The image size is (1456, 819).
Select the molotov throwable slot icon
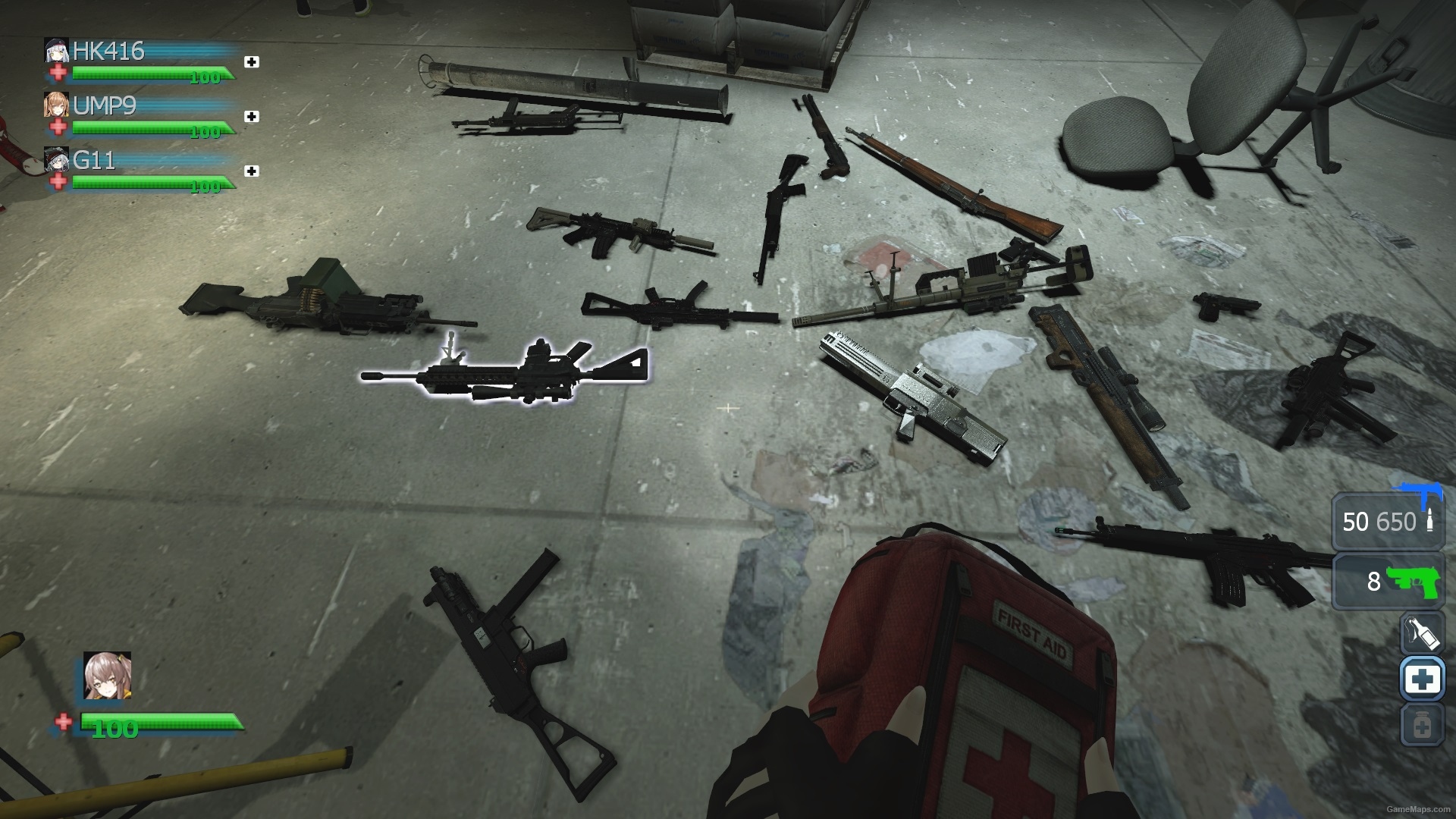pos(1423,632)
